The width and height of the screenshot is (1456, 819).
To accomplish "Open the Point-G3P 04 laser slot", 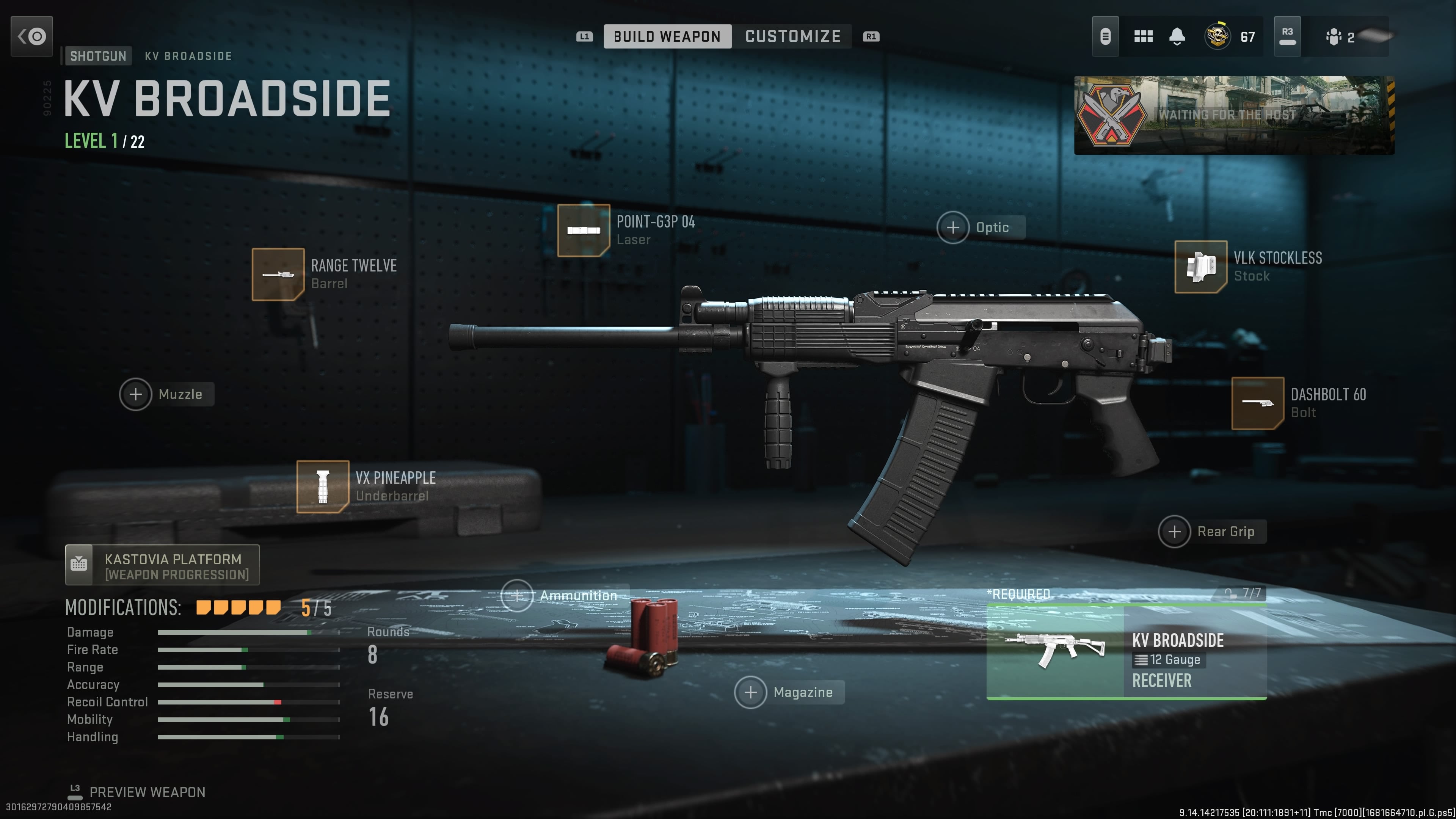I will 583,230.
